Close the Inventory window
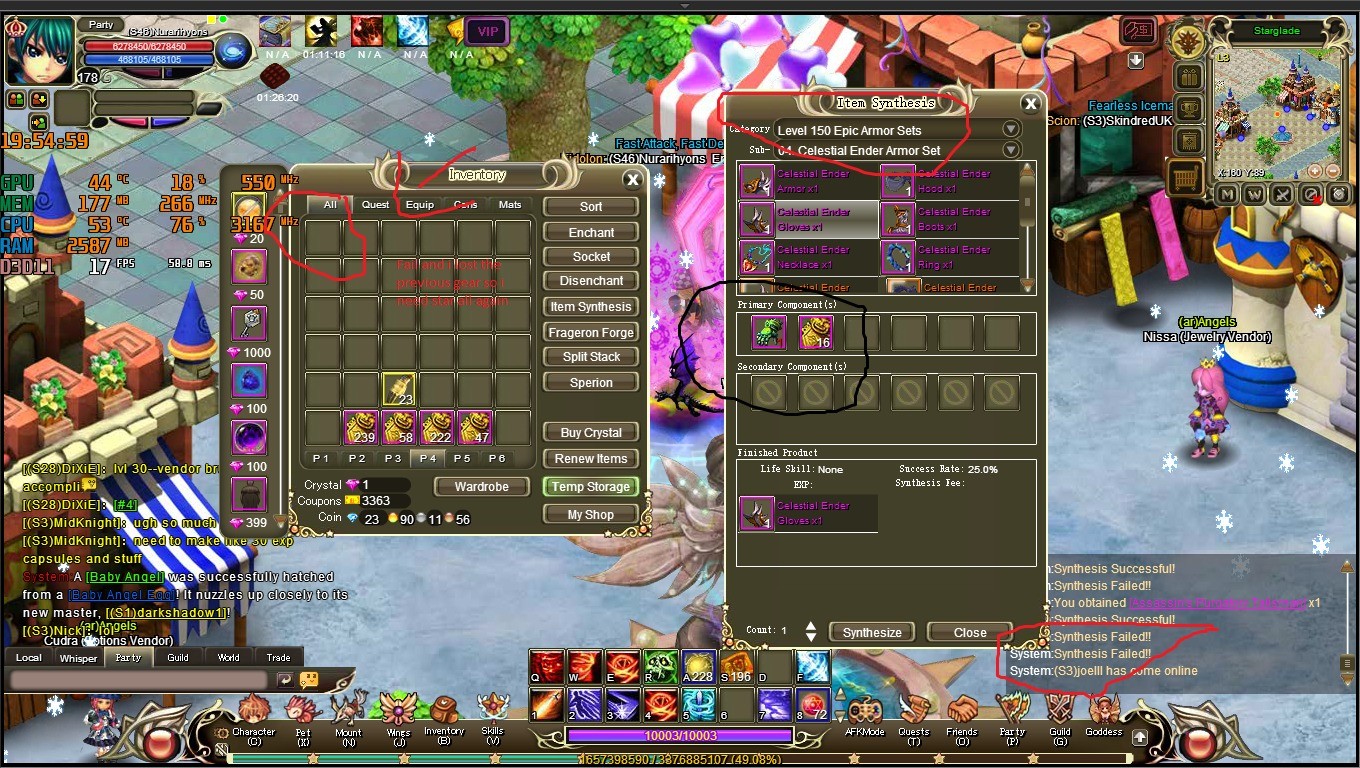This screenshot has width=1360, height=768. click(x=632, y=180)
